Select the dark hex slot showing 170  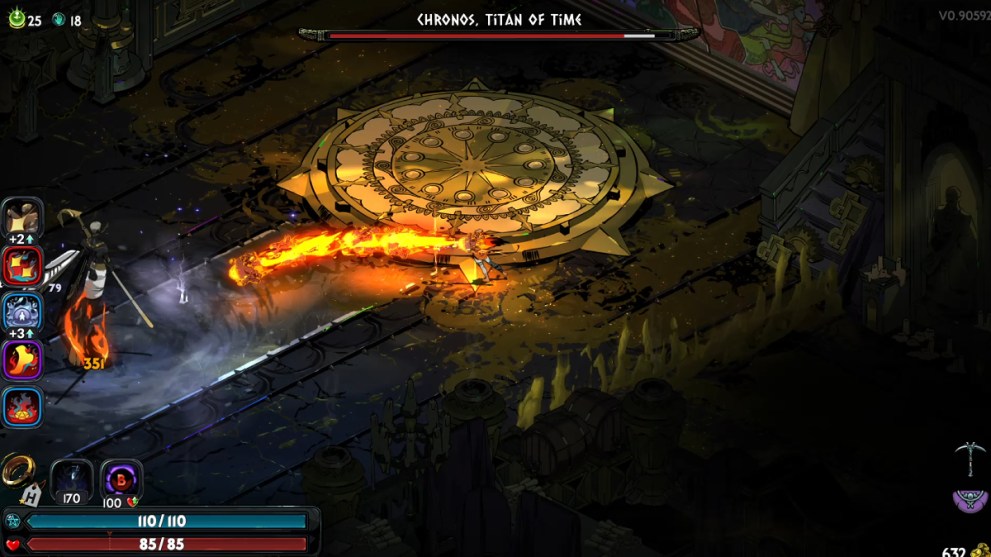71,479
